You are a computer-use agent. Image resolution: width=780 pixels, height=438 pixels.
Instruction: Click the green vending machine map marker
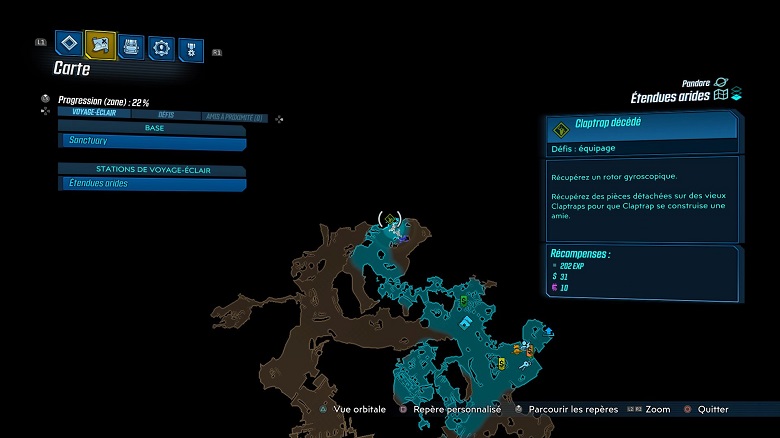(464, 300)
